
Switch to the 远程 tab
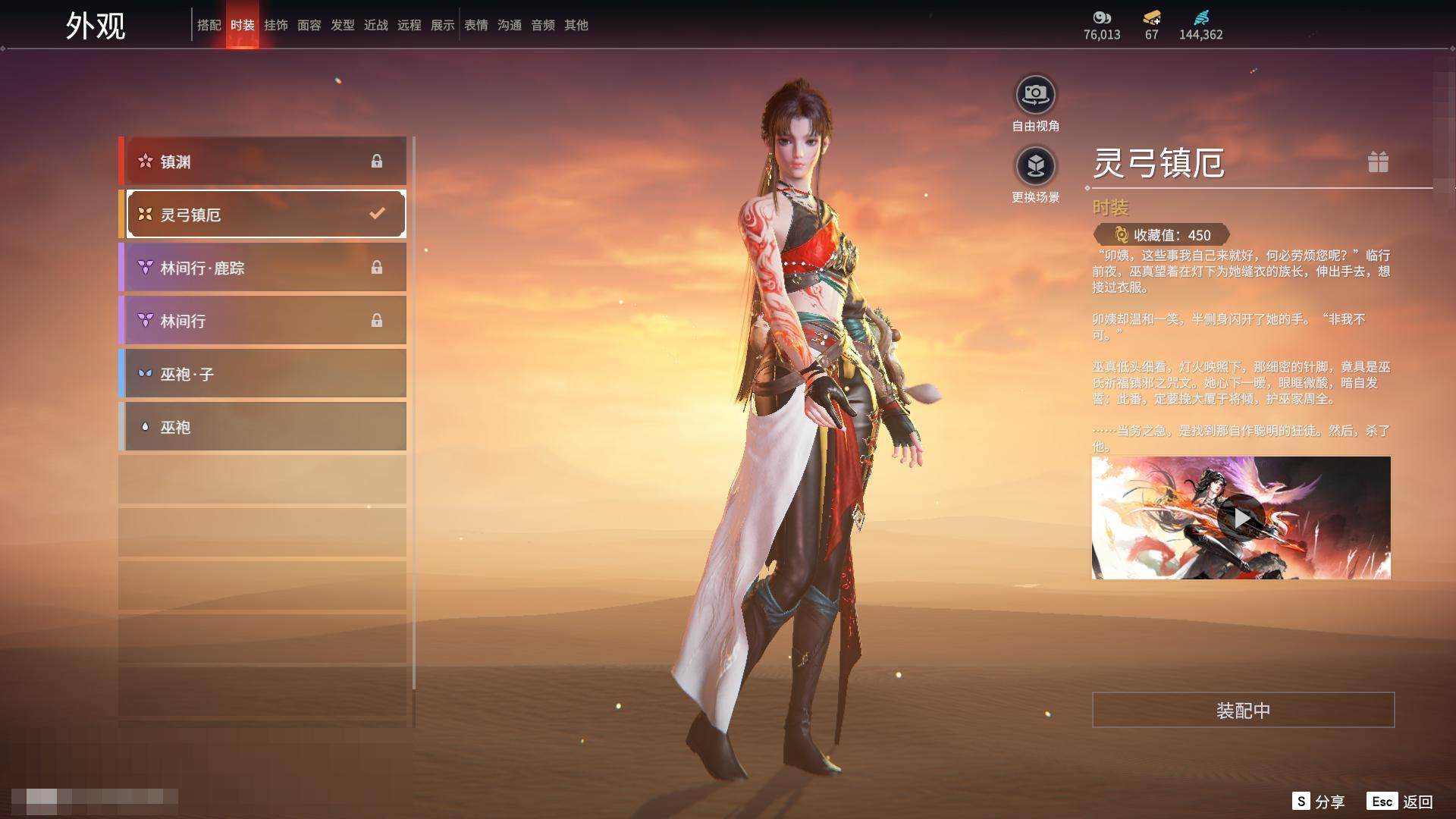(x=409, y=25)
